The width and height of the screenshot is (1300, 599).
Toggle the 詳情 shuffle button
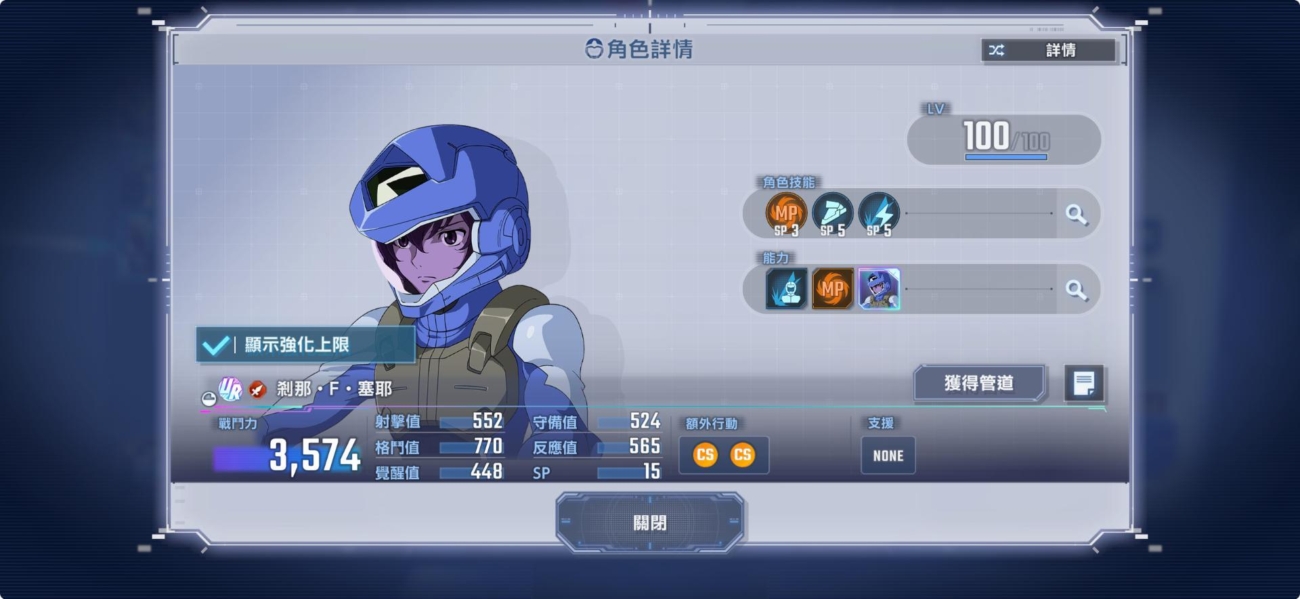pyautogui.click(x=1049, y=50)
